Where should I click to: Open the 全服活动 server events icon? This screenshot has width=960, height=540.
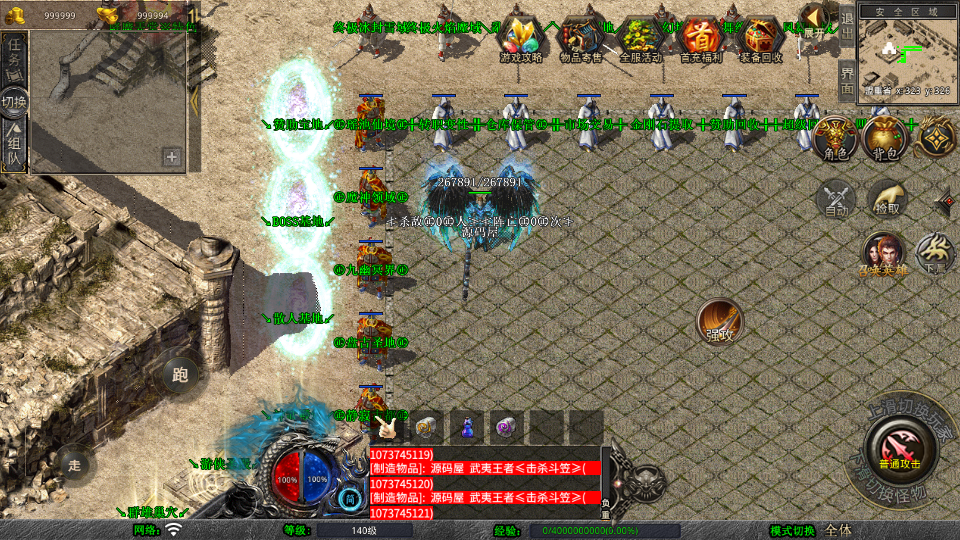point(641,38)
